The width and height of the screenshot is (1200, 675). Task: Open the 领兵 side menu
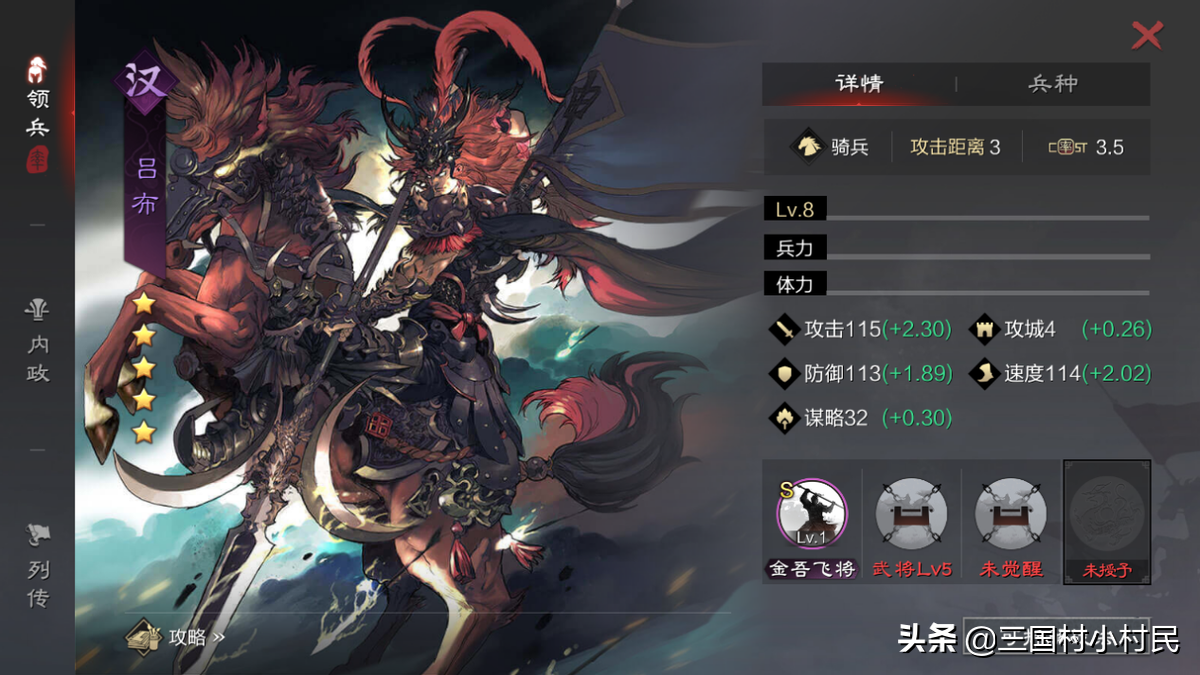point(38,110)
